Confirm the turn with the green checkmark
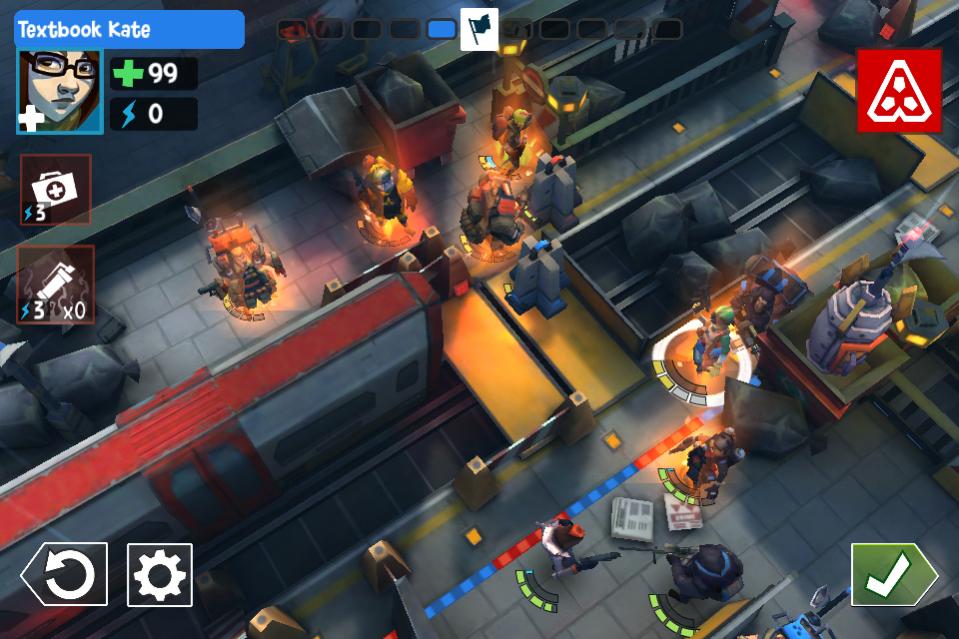 [892, 574]
